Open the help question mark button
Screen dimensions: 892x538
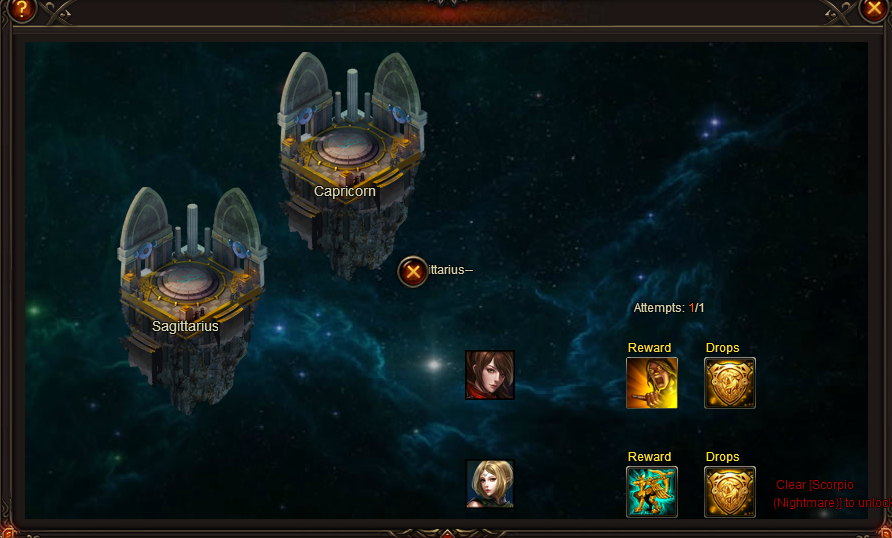point(19,10)
